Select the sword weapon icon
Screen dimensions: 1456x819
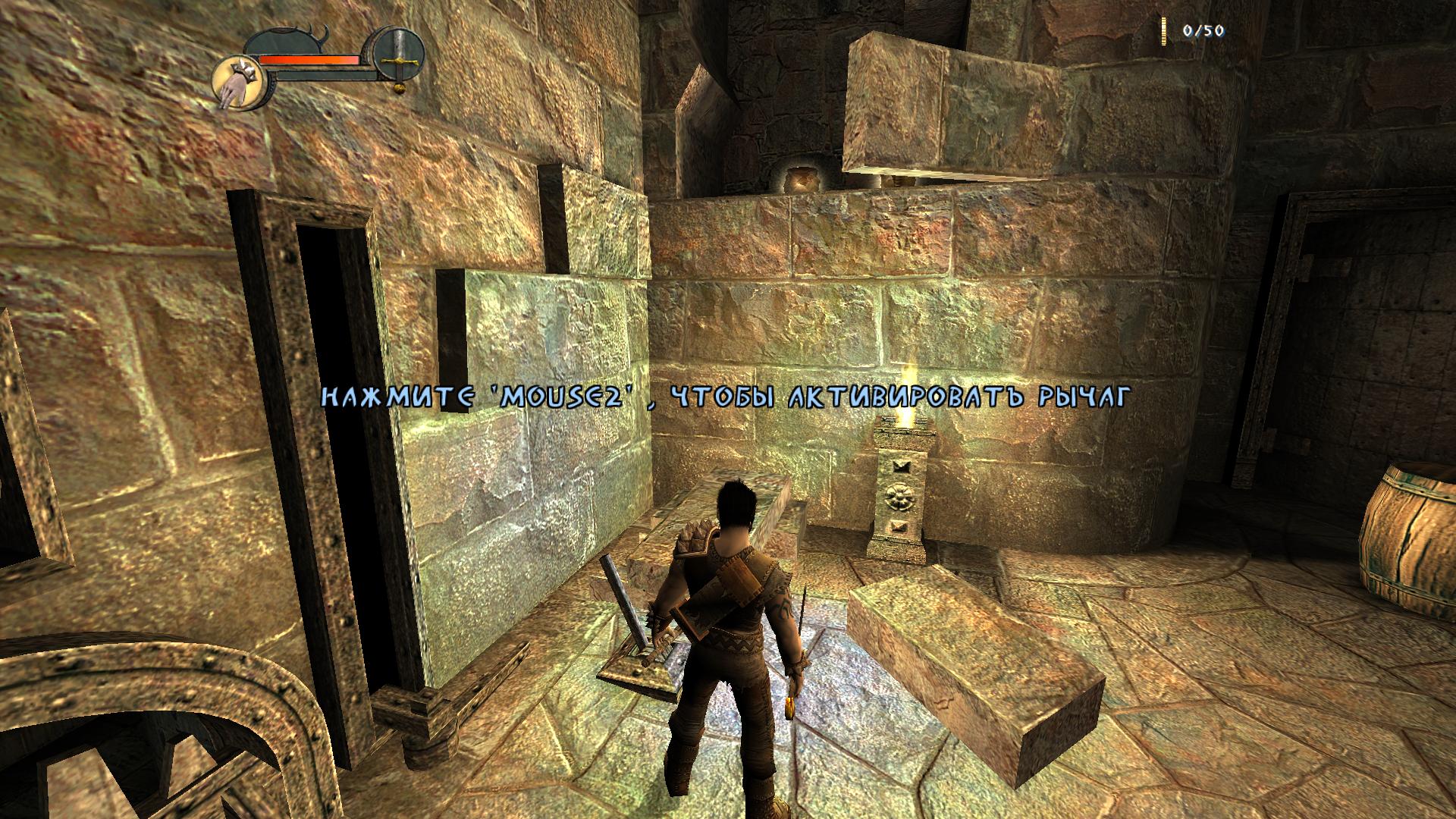coord(397,60)
